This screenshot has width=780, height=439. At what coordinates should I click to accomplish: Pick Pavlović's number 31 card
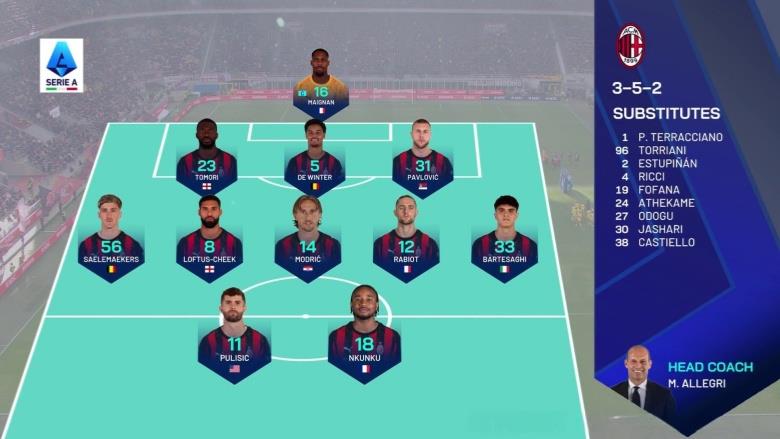click(x=422, y=158)
